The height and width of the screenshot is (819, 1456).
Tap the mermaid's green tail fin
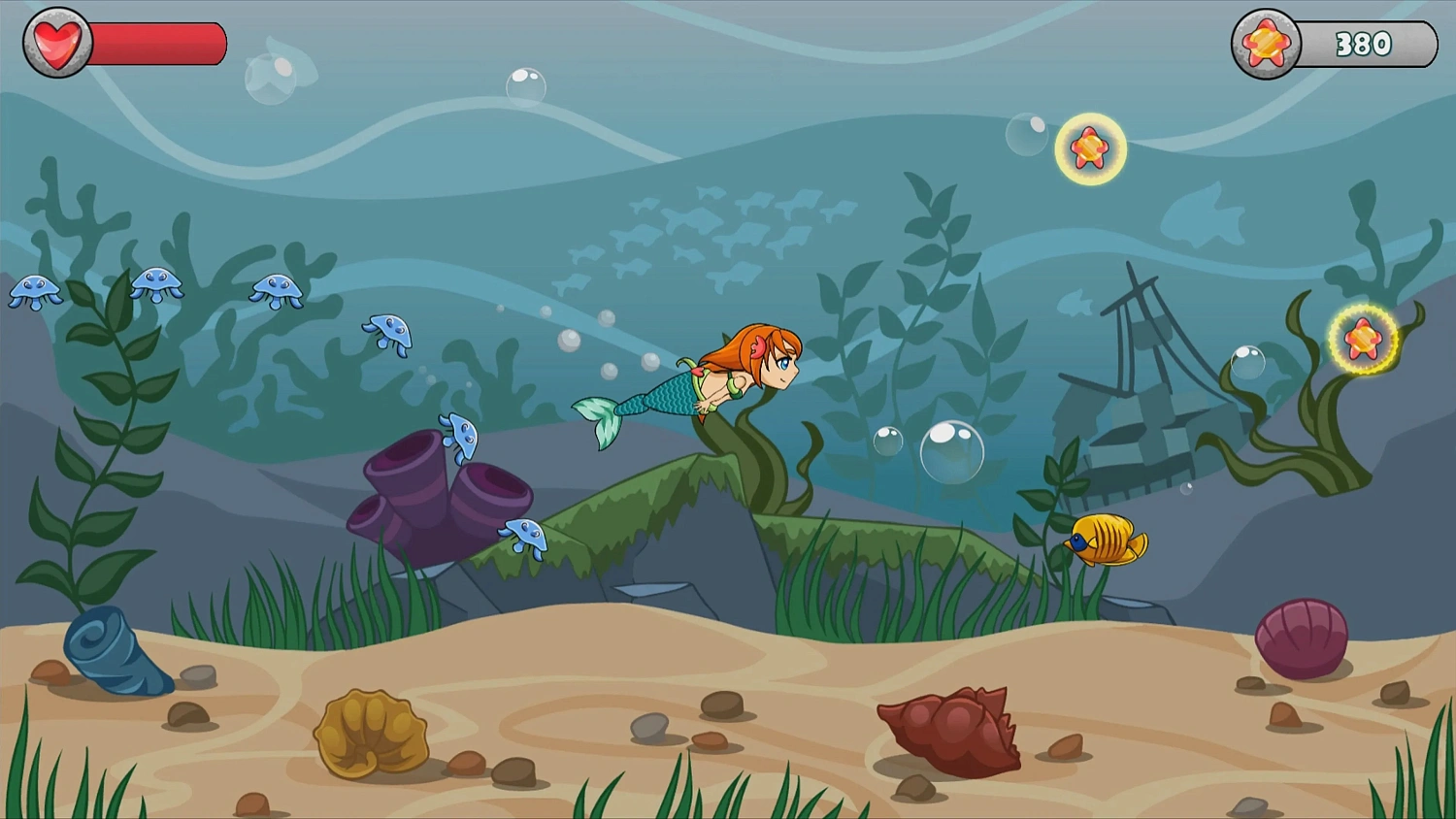point(600,419)
